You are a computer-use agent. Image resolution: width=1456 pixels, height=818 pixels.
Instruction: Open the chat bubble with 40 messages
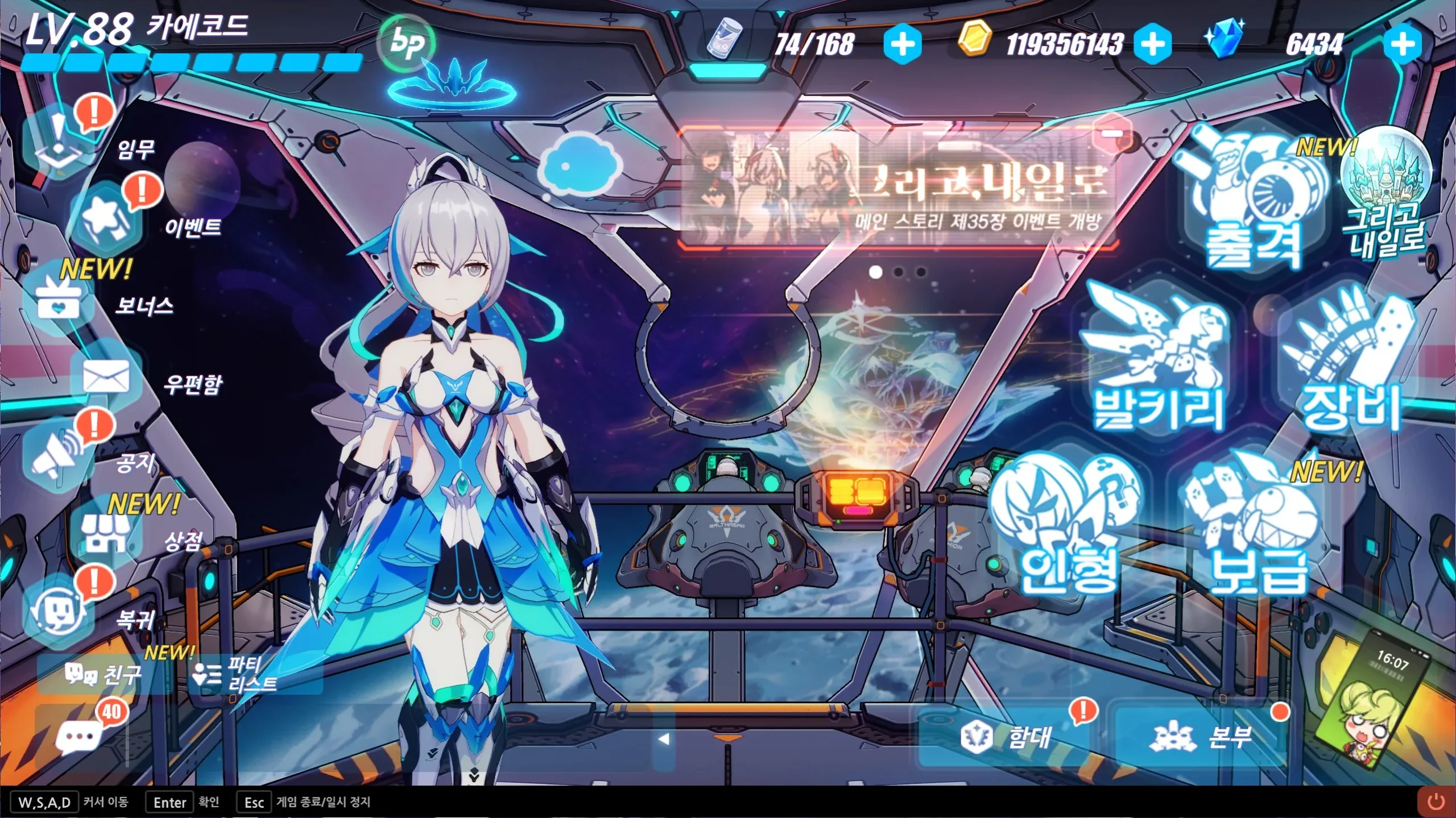click(x=80, y=737)
